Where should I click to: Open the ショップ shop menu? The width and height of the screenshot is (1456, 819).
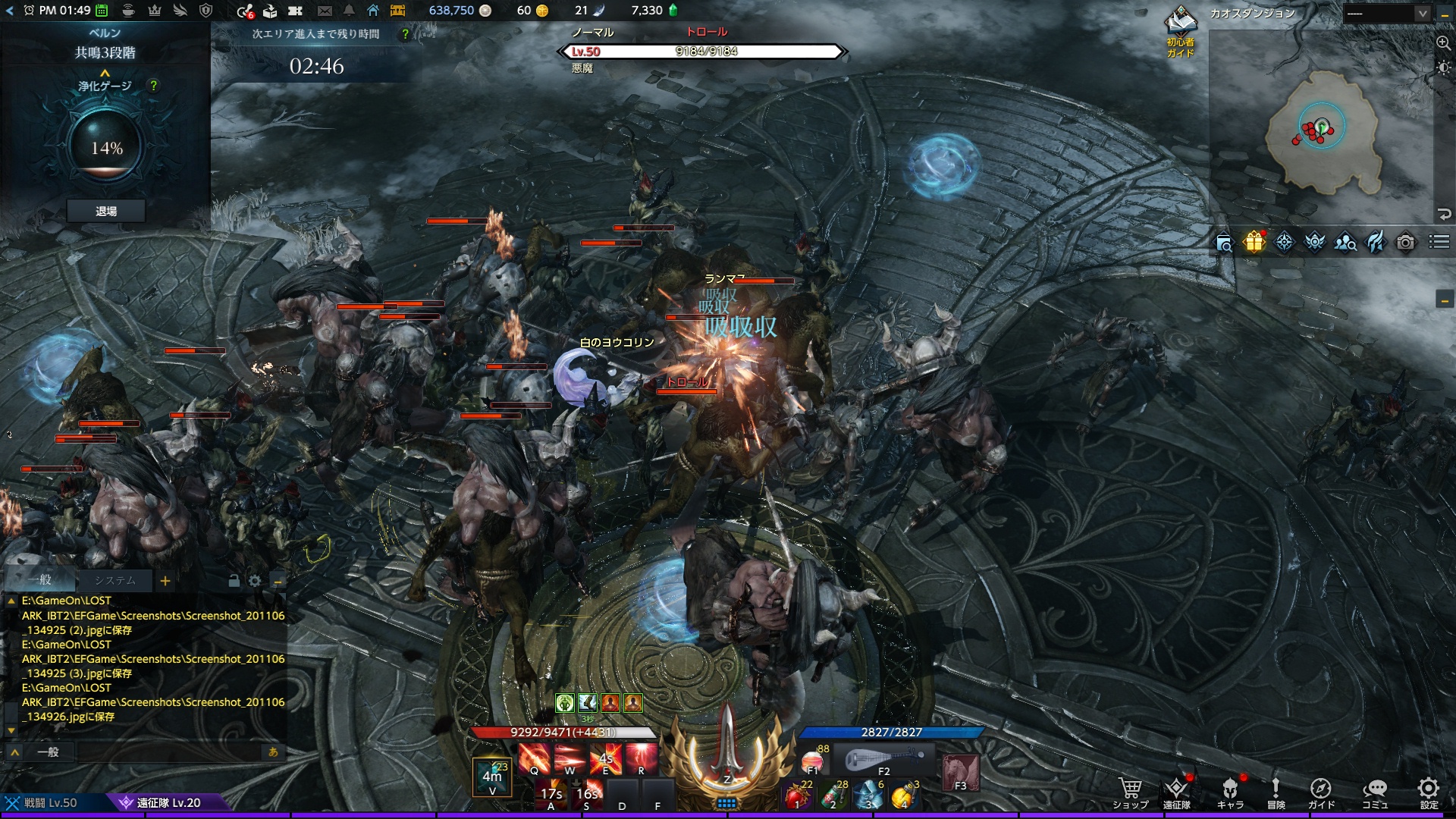(1130, 792)
